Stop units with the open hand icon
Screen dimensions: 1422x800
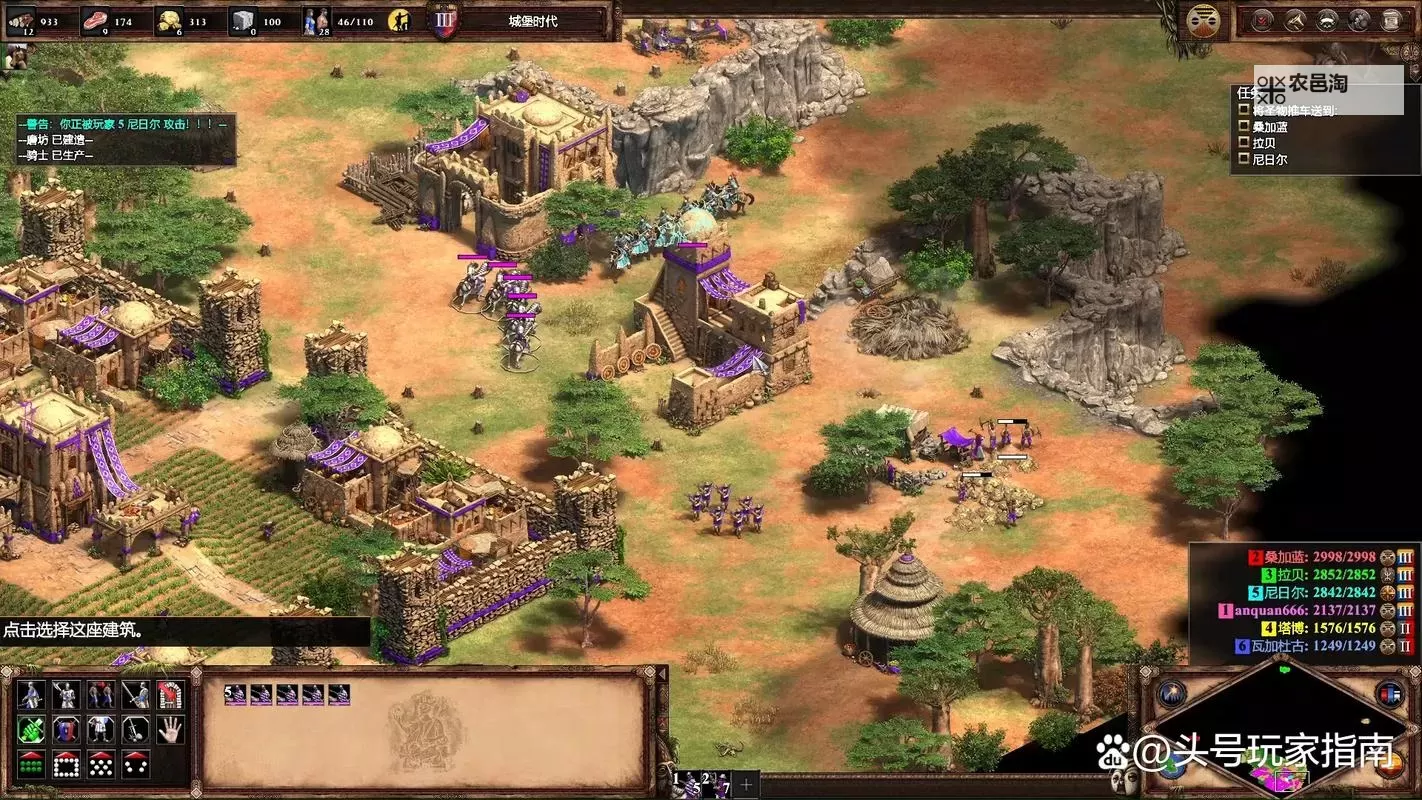[171, 730]
